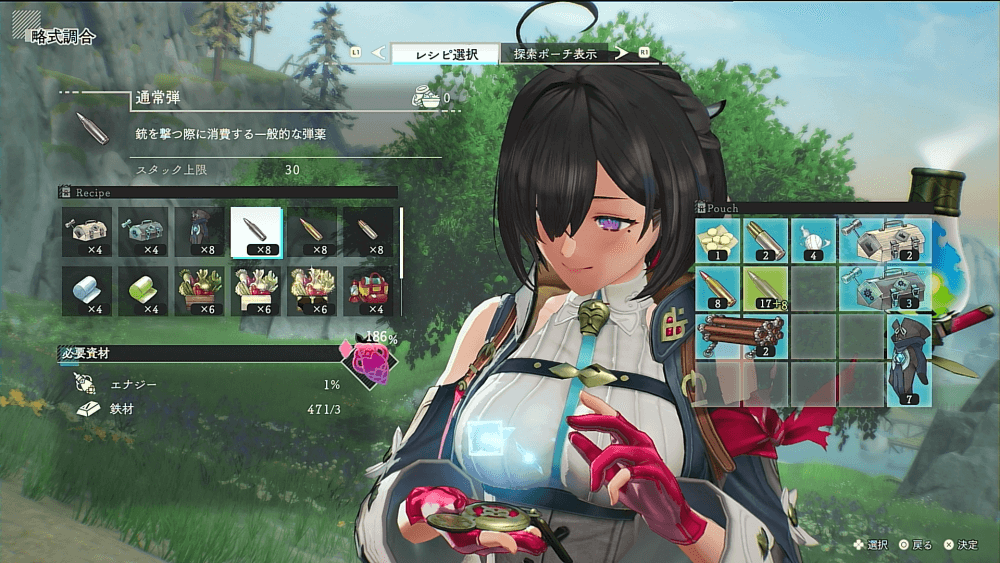Select the white repair toolbox recipe
1000x563 pixels.
87,233
